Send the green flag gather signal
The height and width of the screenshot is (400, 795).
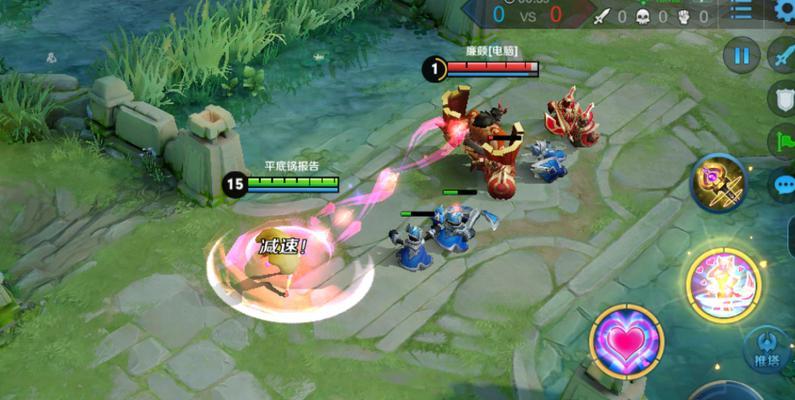(x=783, y=142)
